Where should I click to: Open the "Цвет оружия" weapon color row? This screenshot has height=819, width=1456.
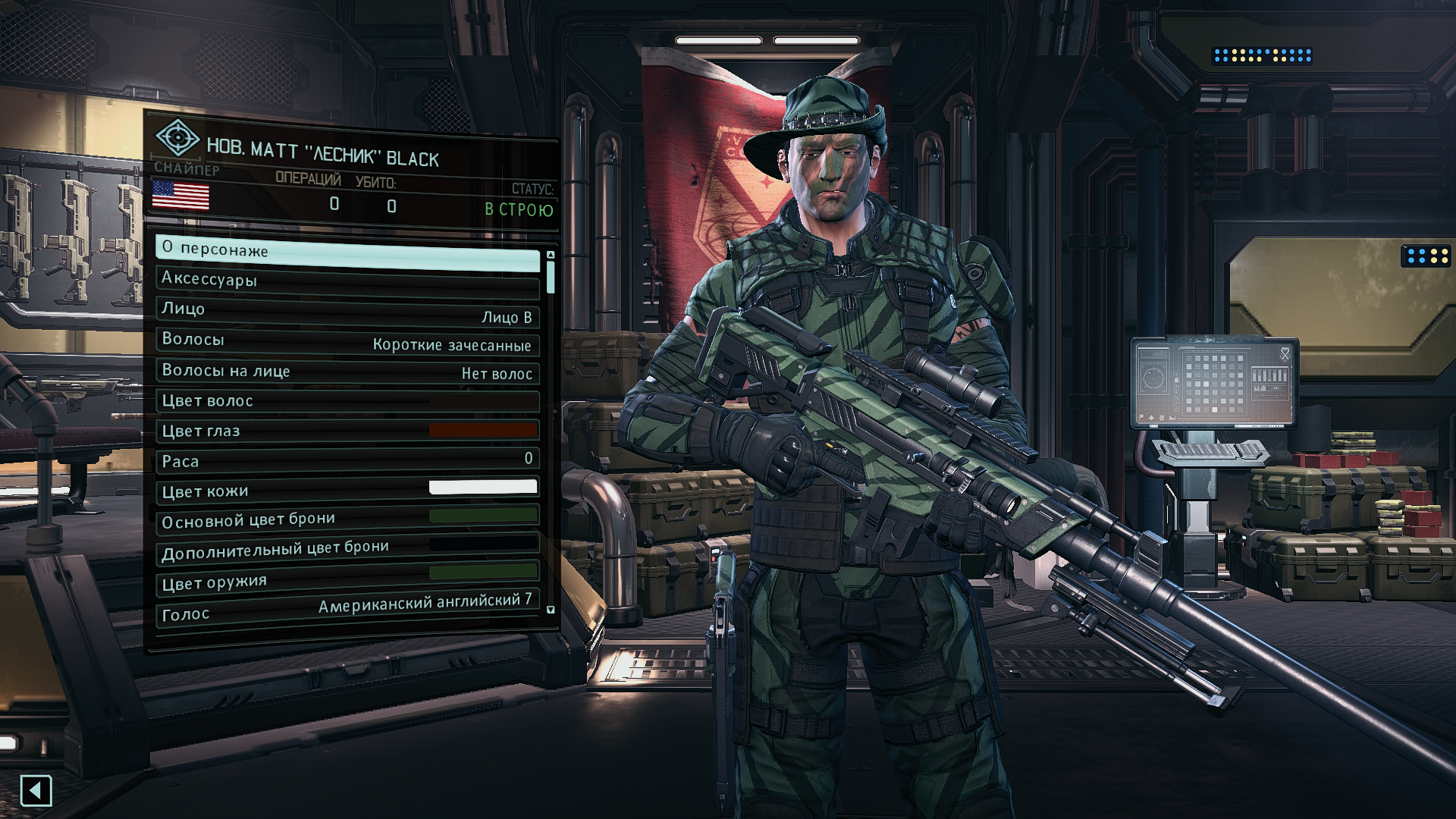347,579
